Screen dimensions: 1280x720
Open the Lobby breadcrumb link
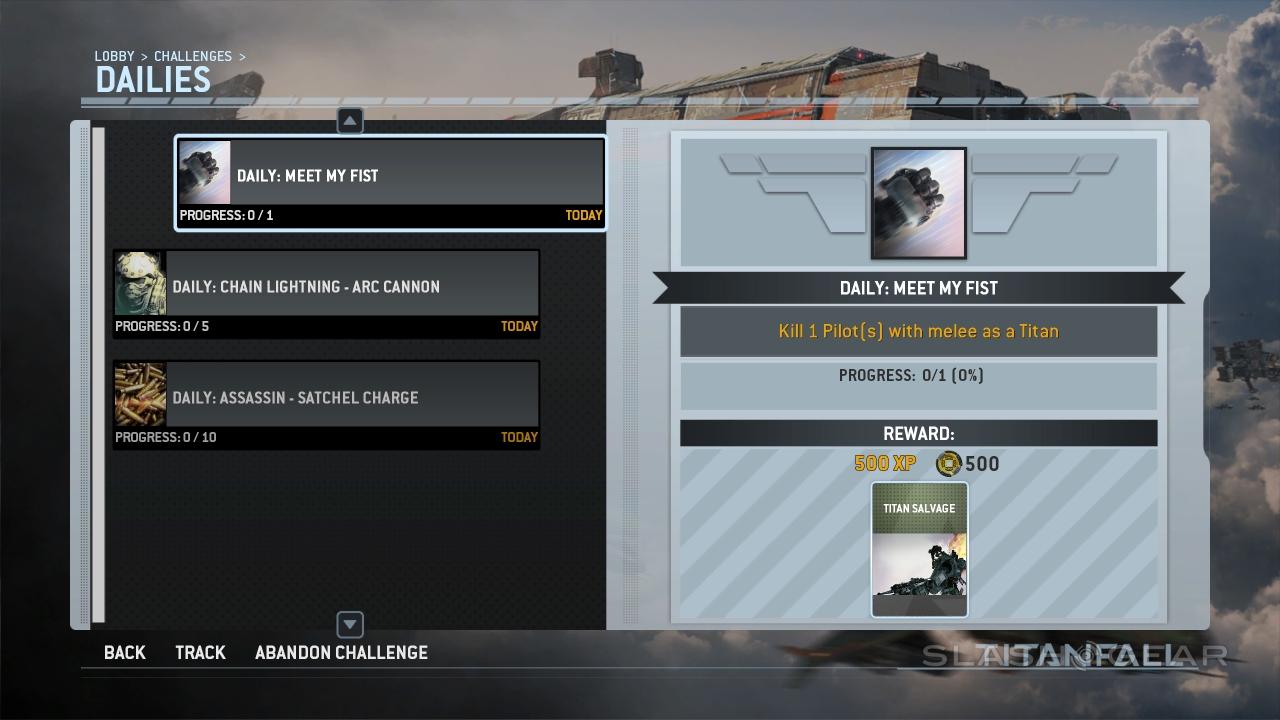tap(114, 57)
